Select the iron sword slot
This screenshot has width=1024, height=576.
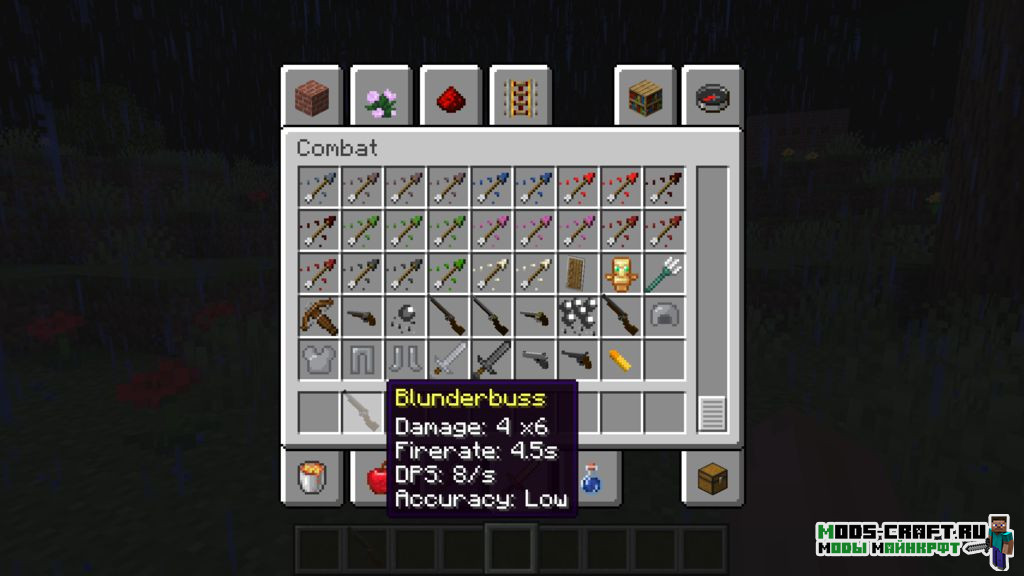coord(448,360)
